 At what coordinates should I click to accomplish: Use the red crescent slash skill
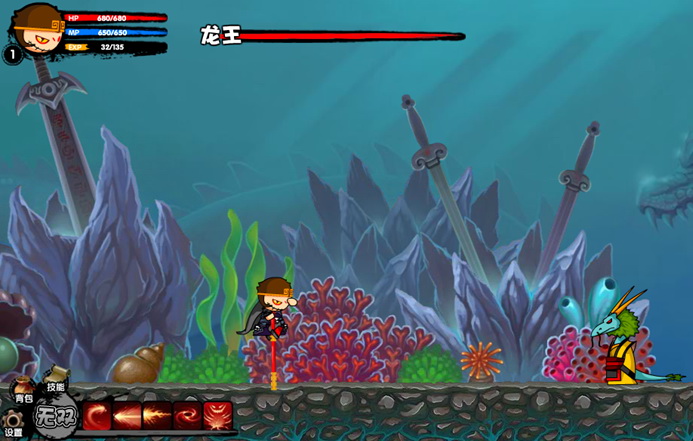tap(98, 415)
